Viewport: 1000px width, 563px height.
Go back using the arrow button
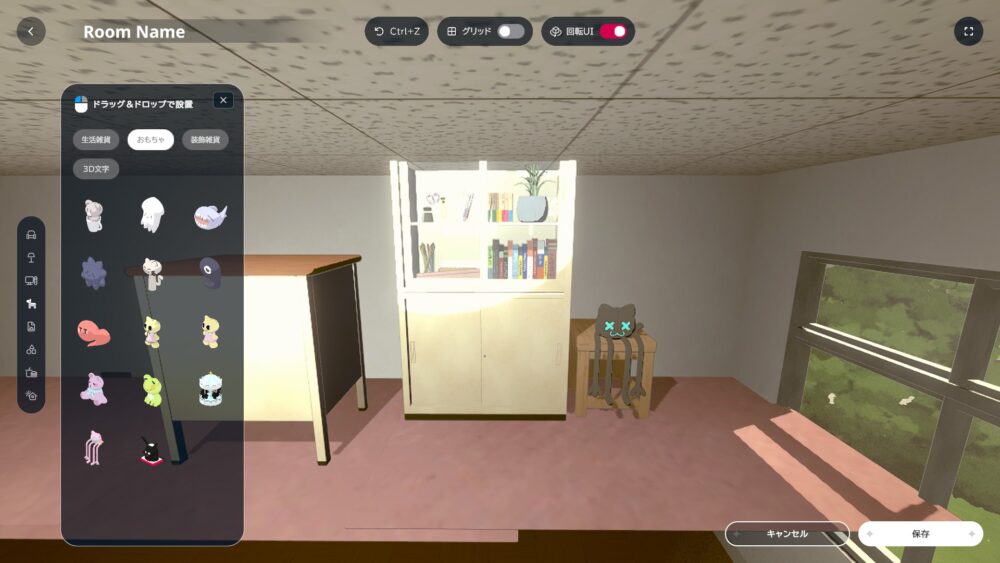31,31
